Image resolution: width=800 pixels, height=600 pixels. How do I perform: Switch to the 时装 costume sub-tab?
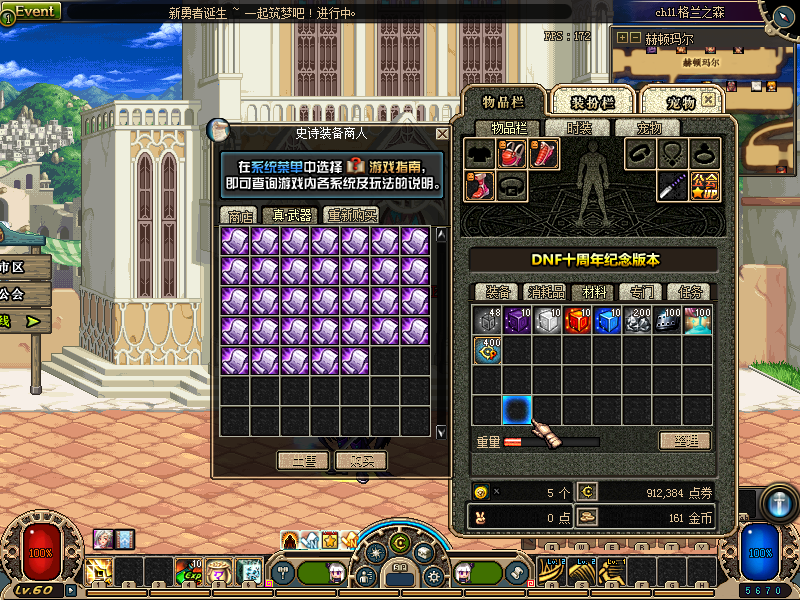[579, 128]
